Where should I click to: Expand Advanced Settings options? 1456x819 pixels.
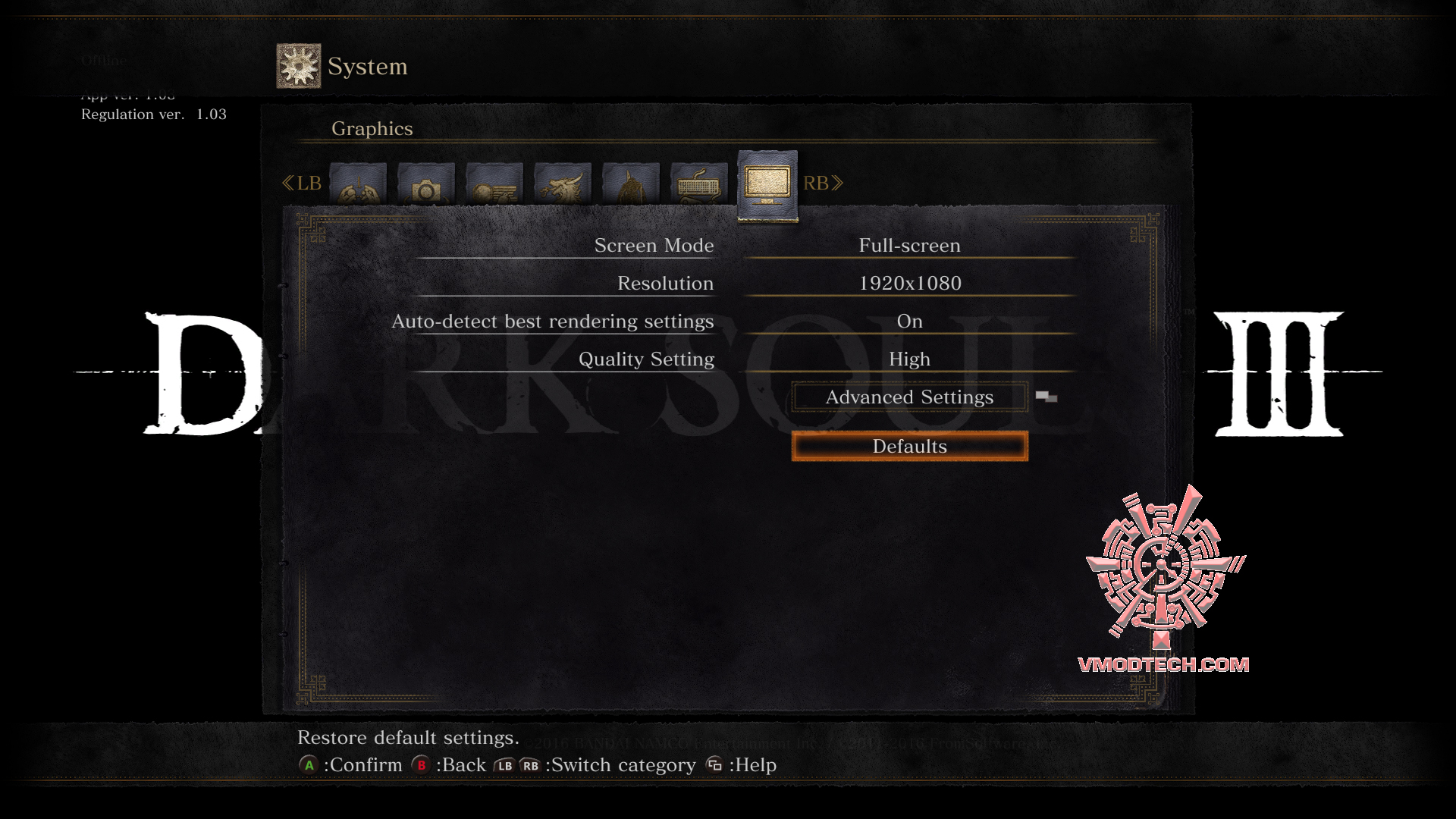click(909, 397)
